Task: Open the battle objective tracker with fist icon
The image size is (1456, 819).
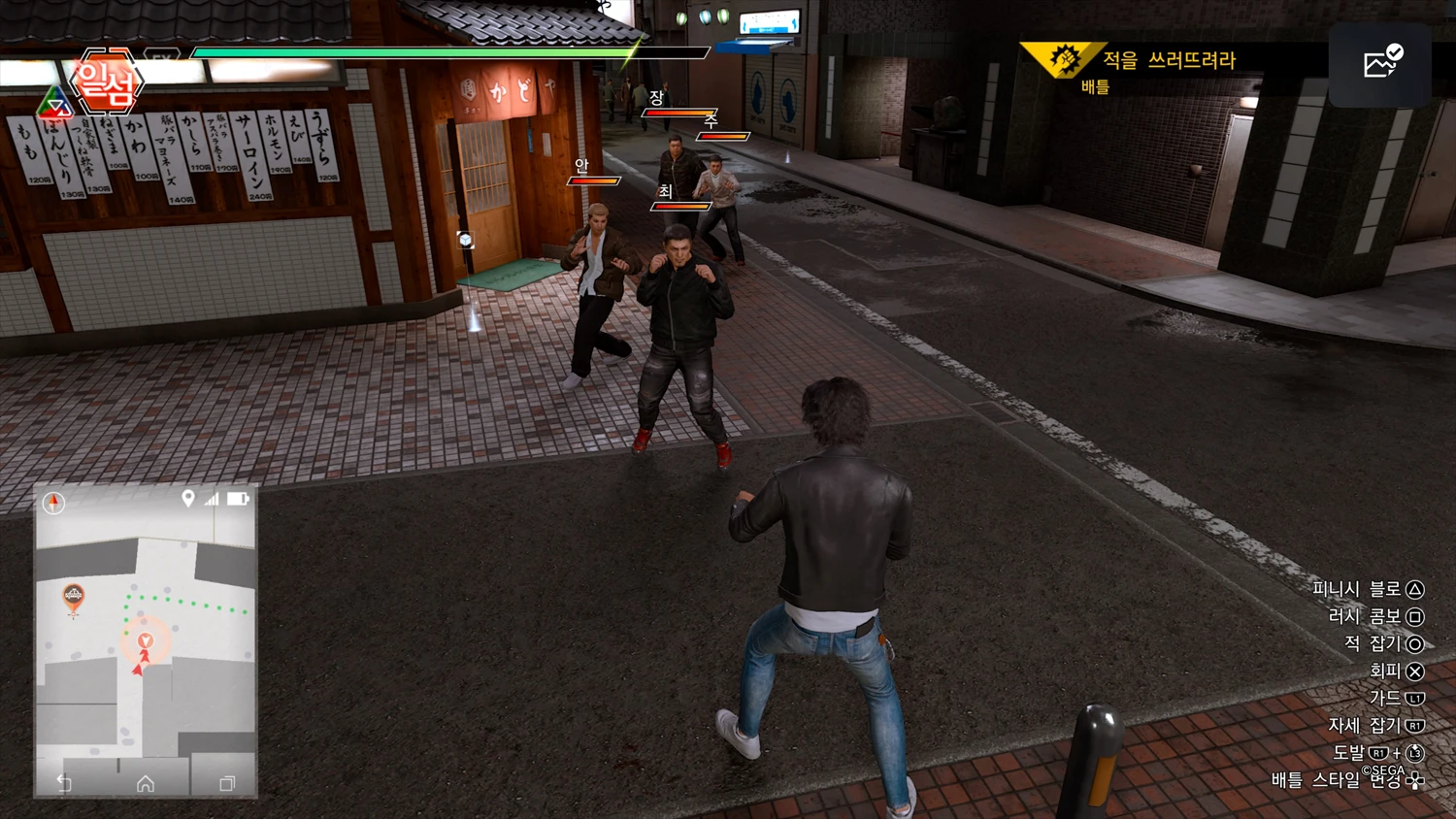Action: pos(1065,60)
